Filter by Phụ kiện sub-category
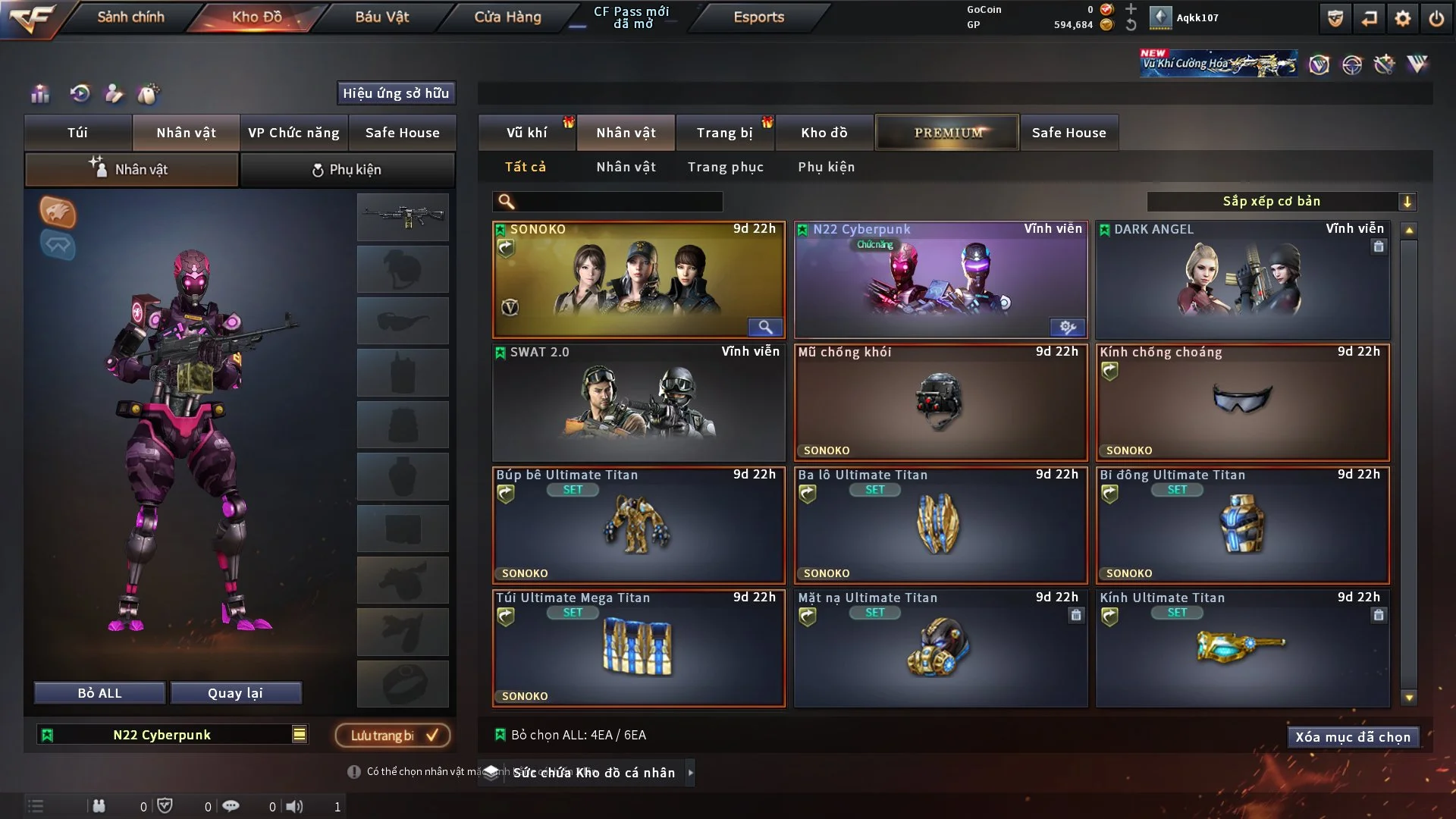1456x819 pixels. point(826,167)
